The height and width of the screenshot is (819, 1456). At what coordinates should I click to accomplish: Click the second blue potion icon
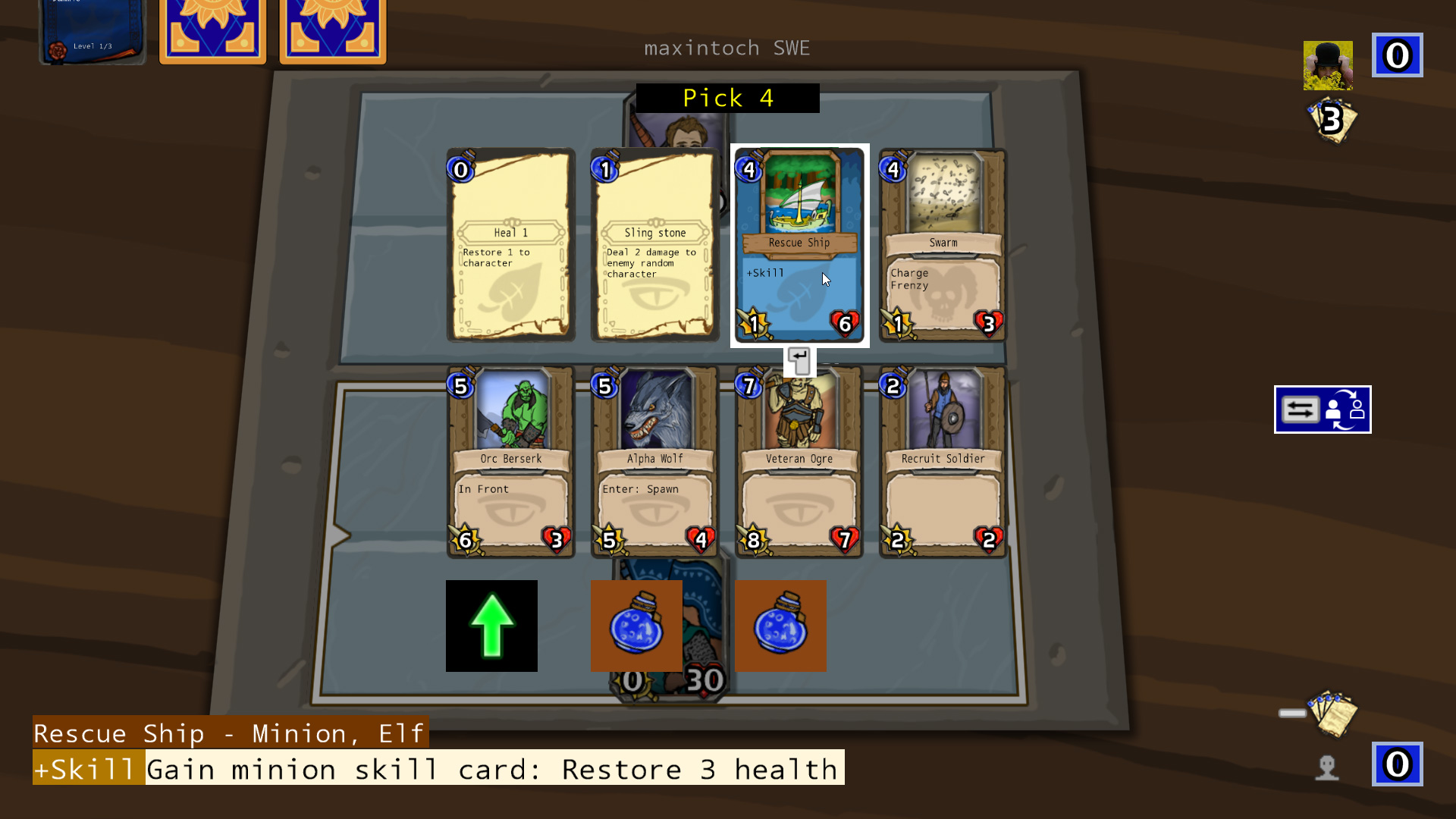(x=780, y=625)
